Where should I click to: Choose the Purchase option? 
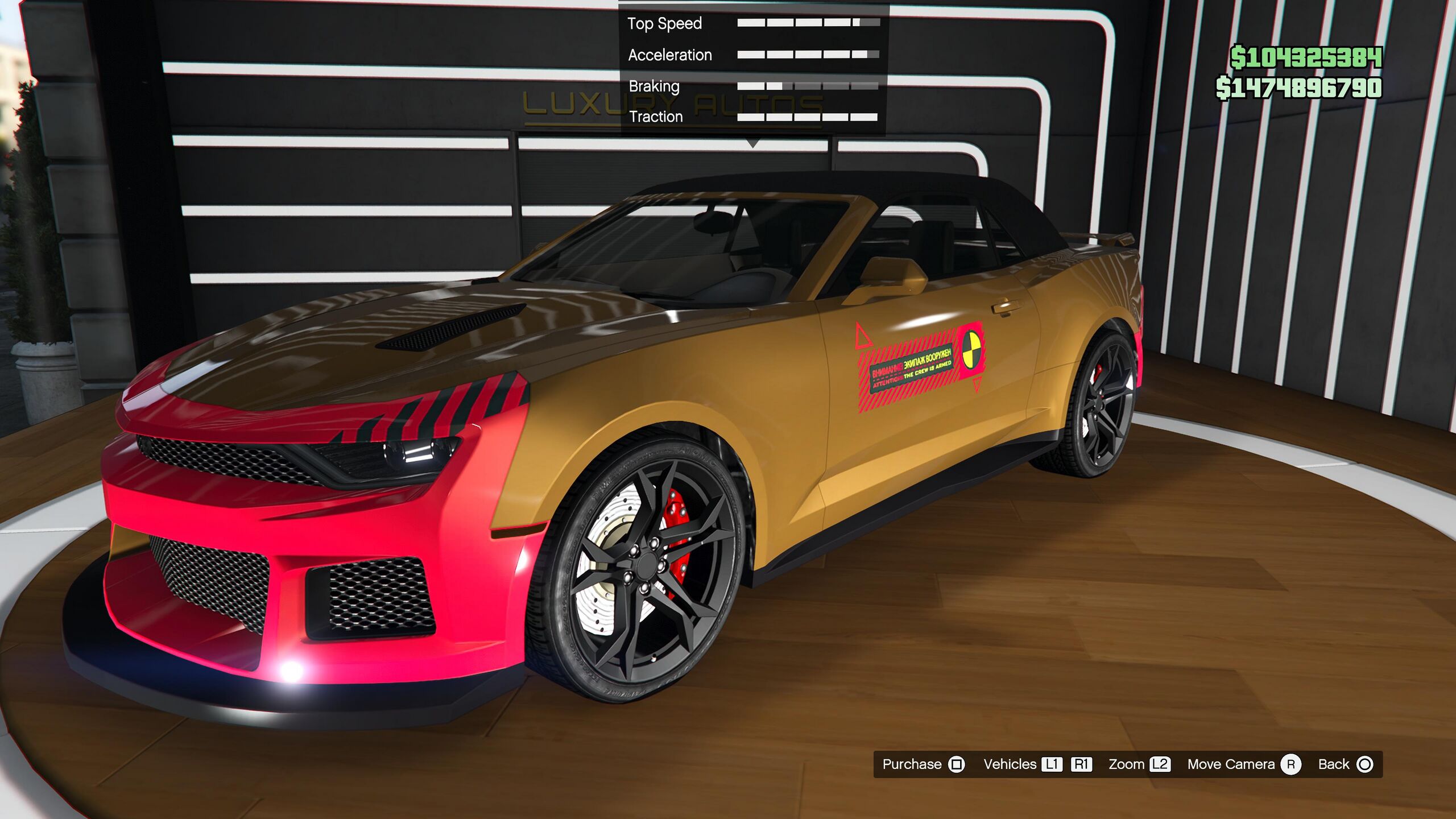point(923,764)
